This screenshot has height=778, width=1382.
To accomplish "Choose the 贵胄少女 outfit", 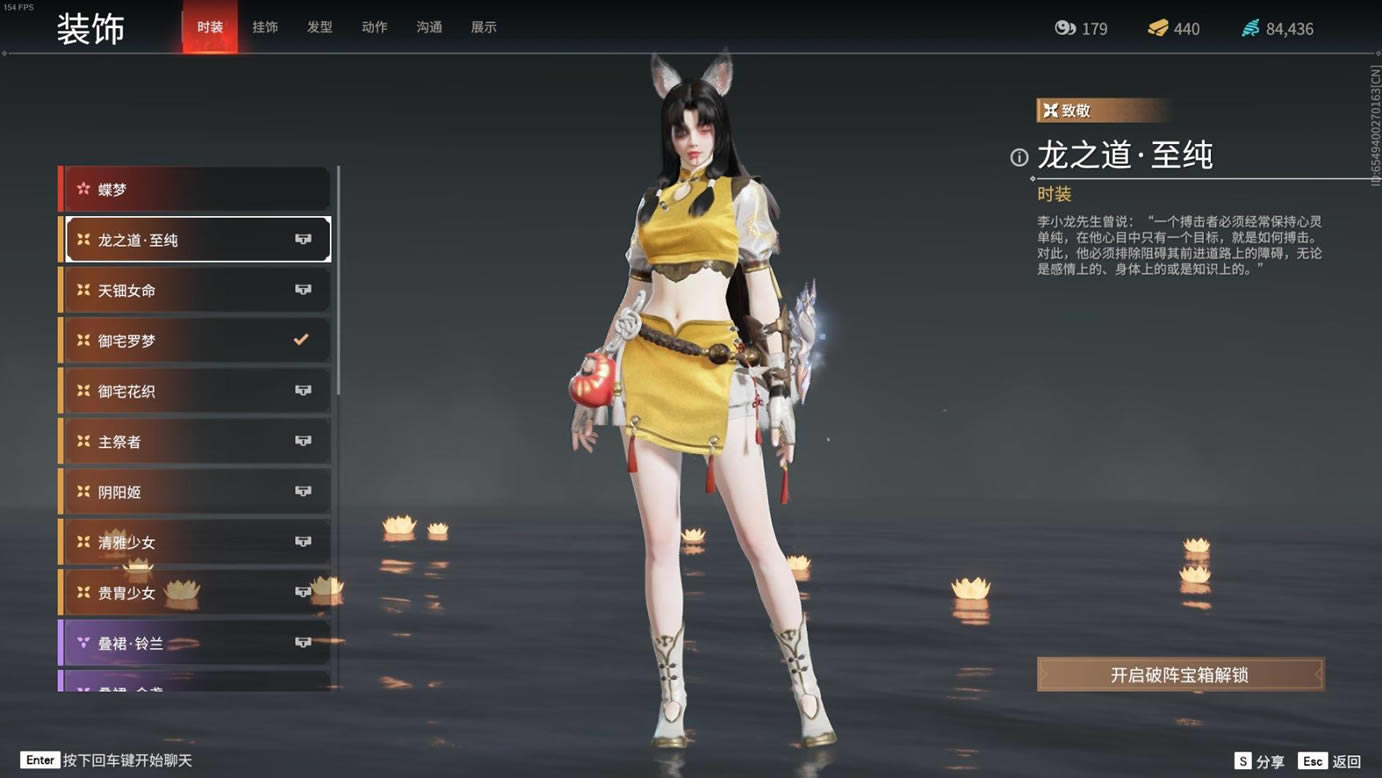I will coord(196,593).
